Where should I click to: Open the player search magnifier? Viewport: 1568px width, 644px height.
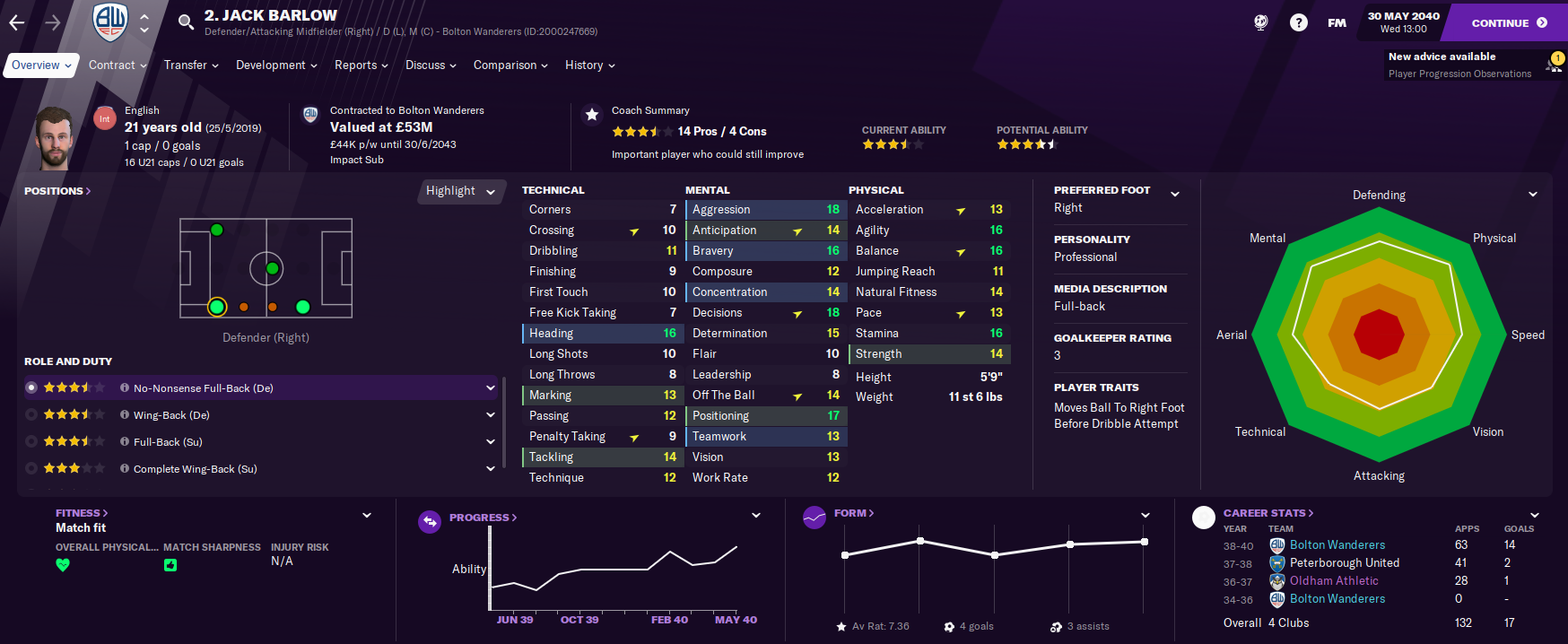(186, 22)
